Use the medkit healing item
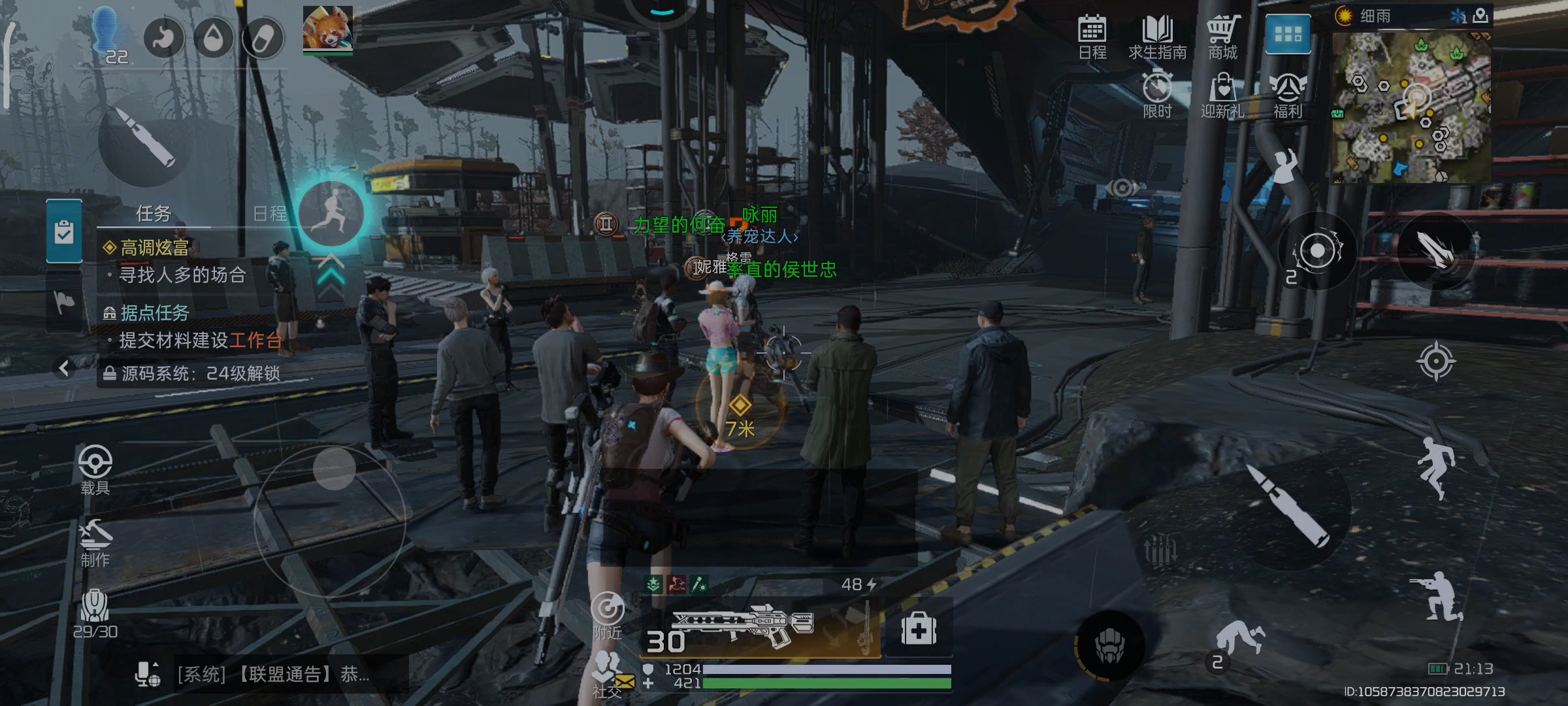1568x706 pixels. [919, 629]
